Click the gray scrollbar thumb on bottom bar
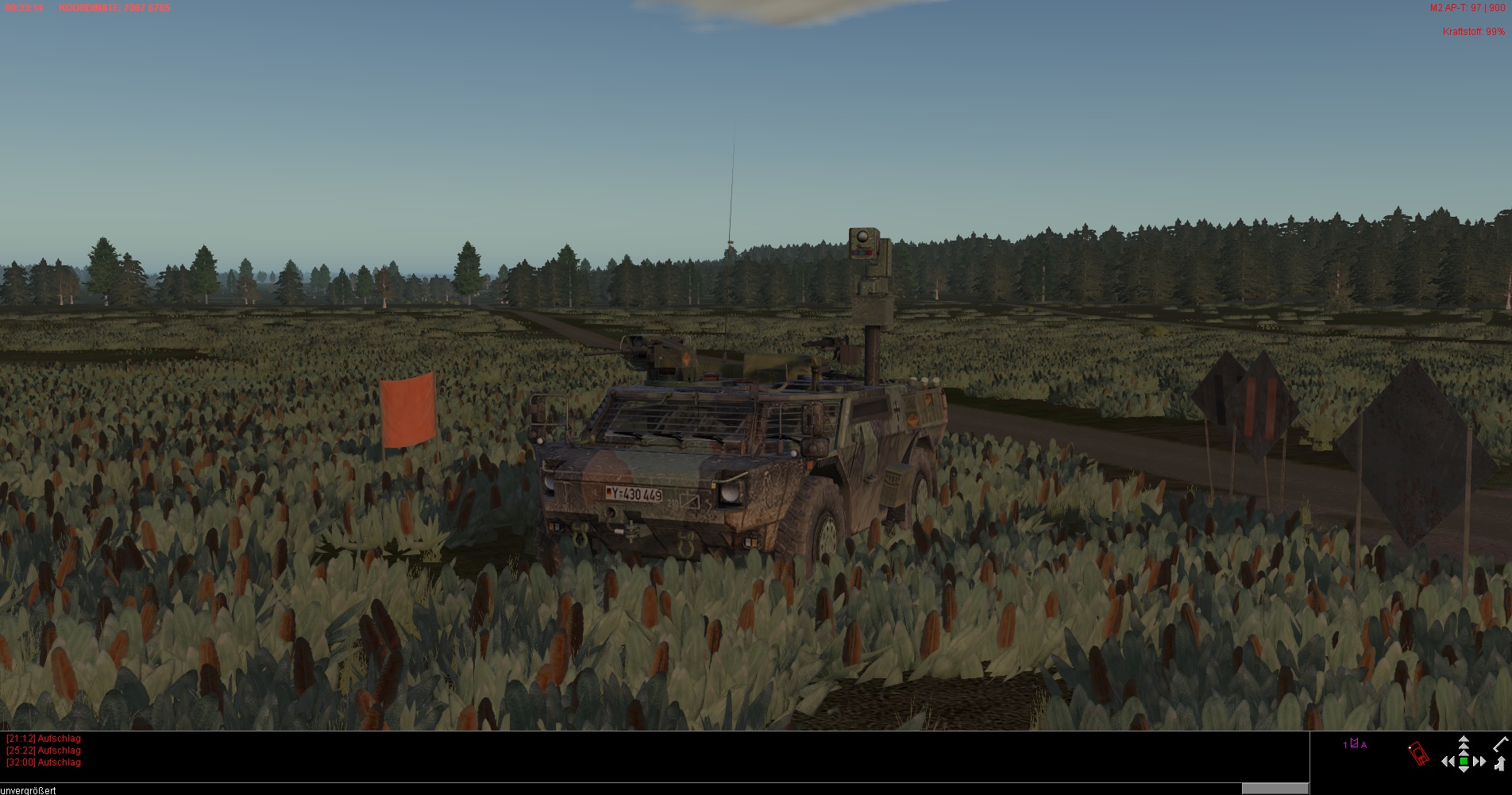 click(x=1275, y=789)
